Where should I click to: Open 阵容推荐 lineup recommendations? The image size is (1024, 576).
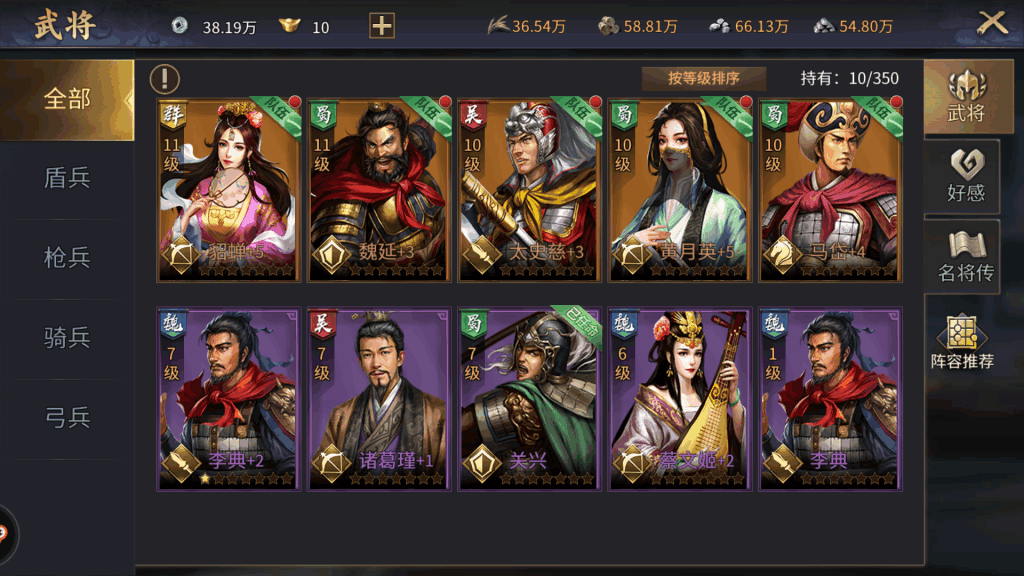962,342
